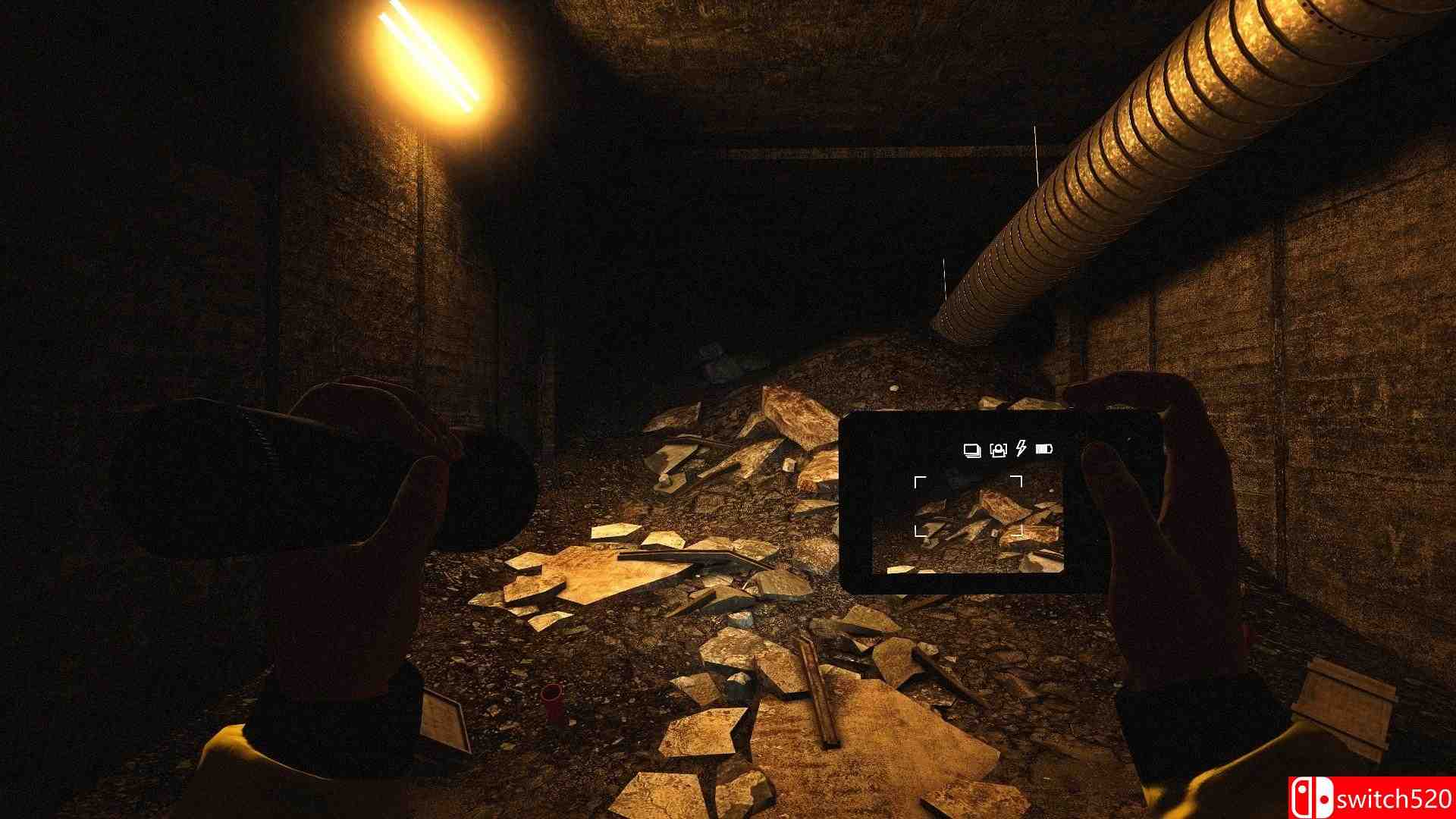Click the battery level indicator icon
The image size is (1456, 819).
tap(1044, 450)
